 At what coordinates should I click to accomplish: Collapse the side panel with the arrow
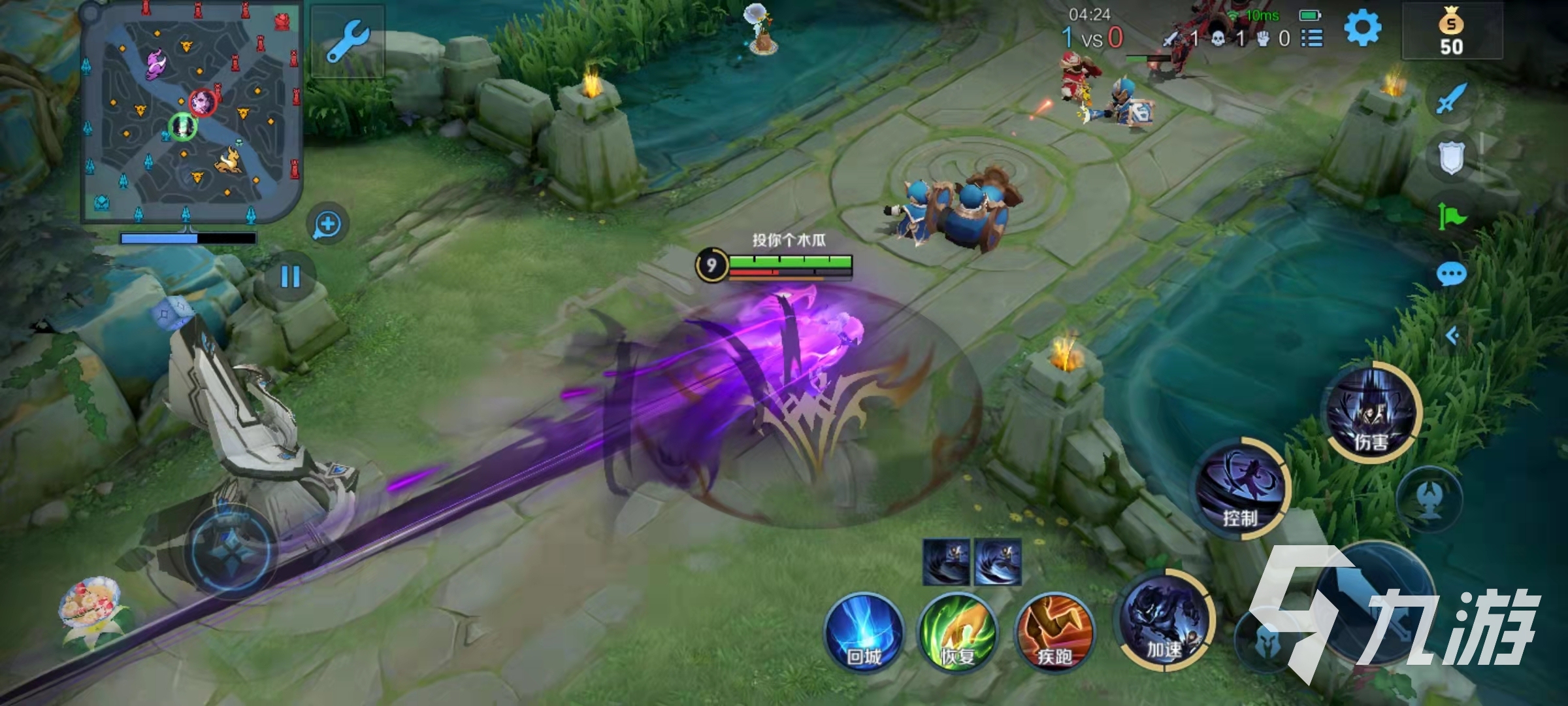coord(1452,336)
